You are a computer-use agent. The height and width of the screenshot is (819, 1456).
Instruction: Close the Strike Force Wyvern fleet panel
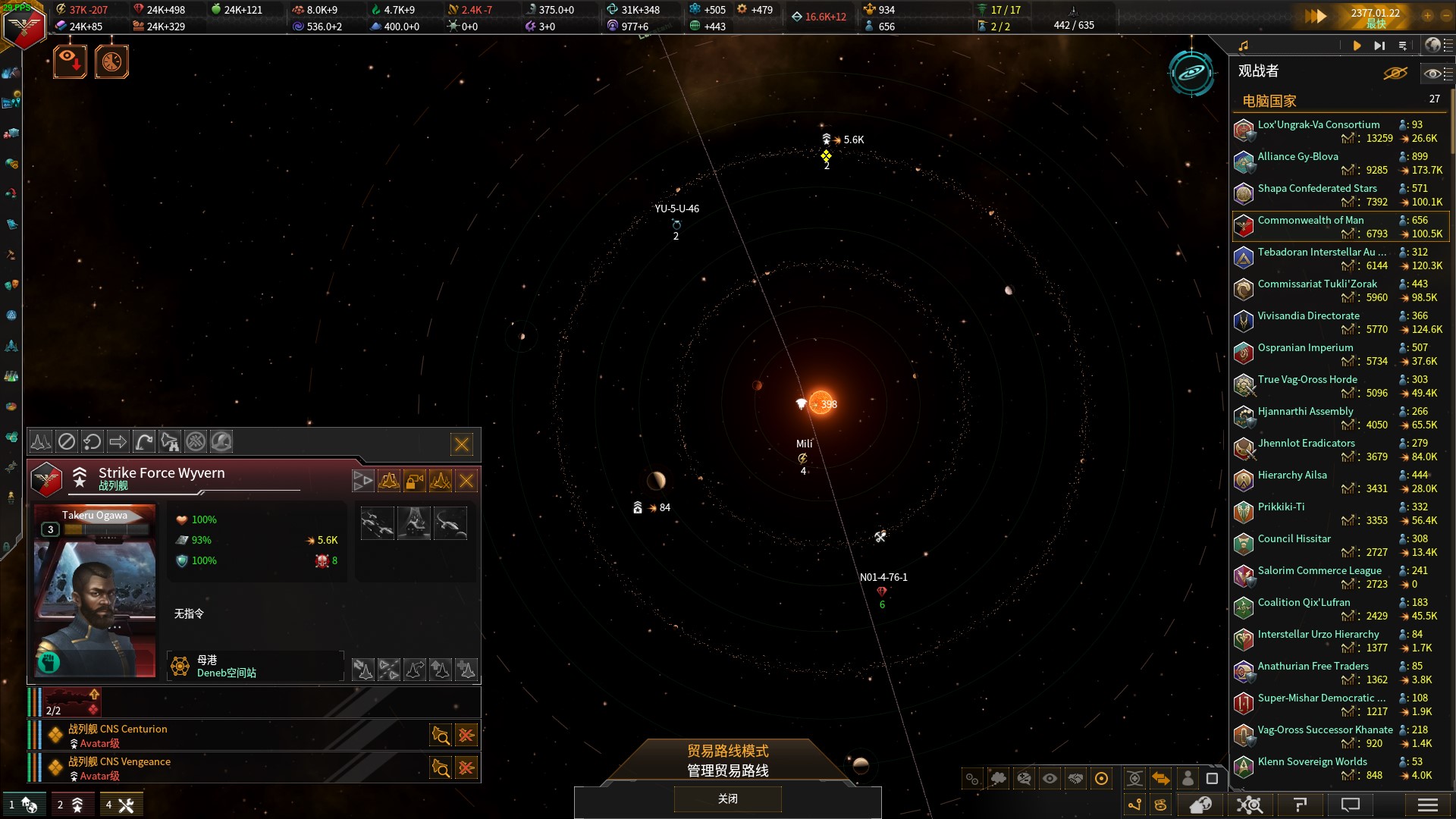[462, 444]
